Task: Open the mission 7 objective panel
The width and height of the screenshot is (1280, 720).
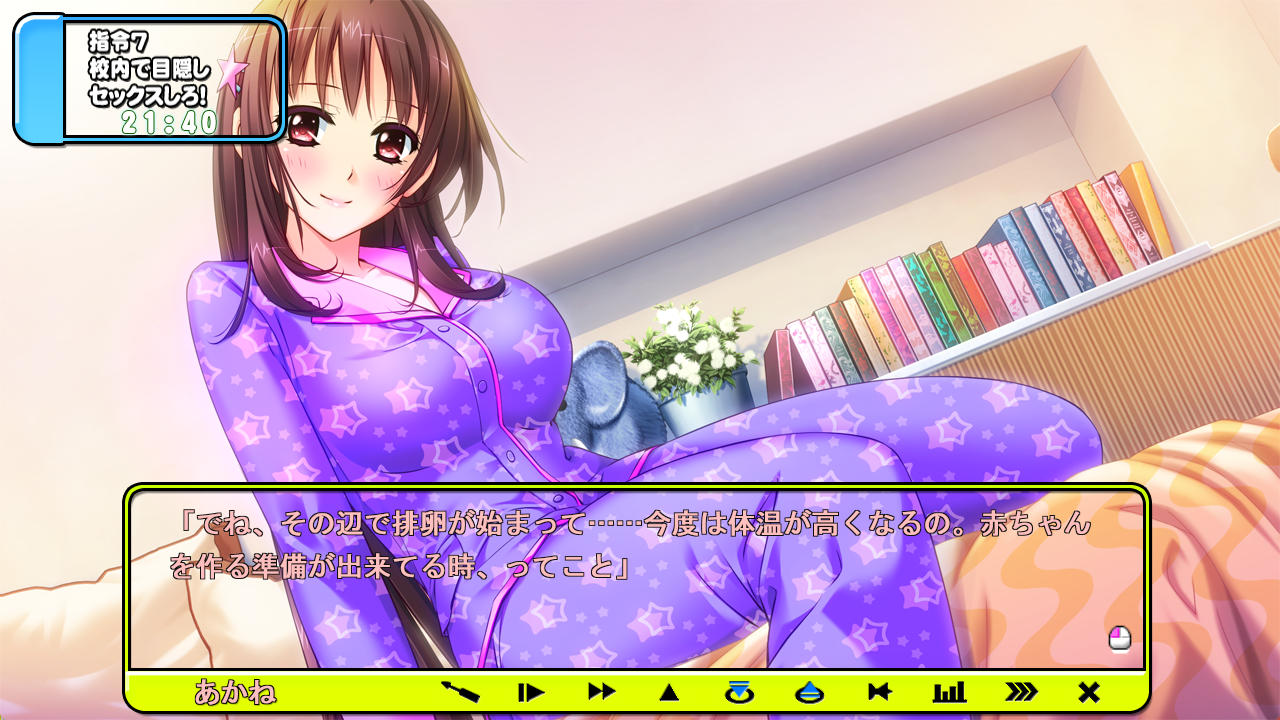Action: (150, 80)
